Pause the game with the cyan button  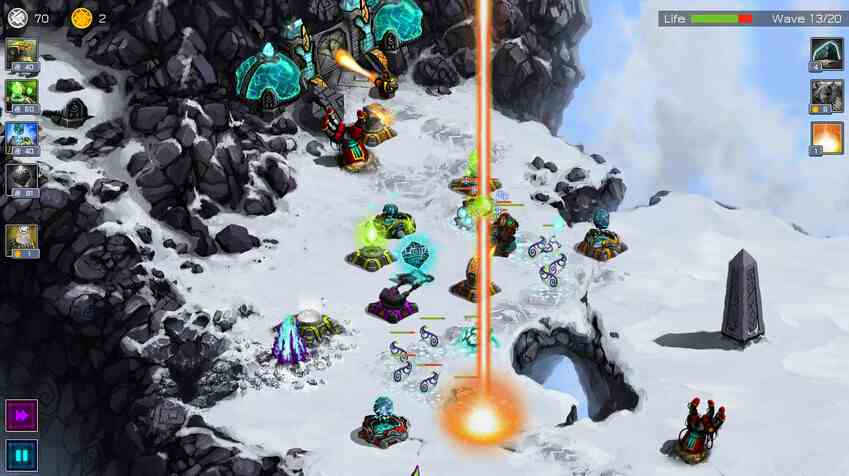pos(21,455)
